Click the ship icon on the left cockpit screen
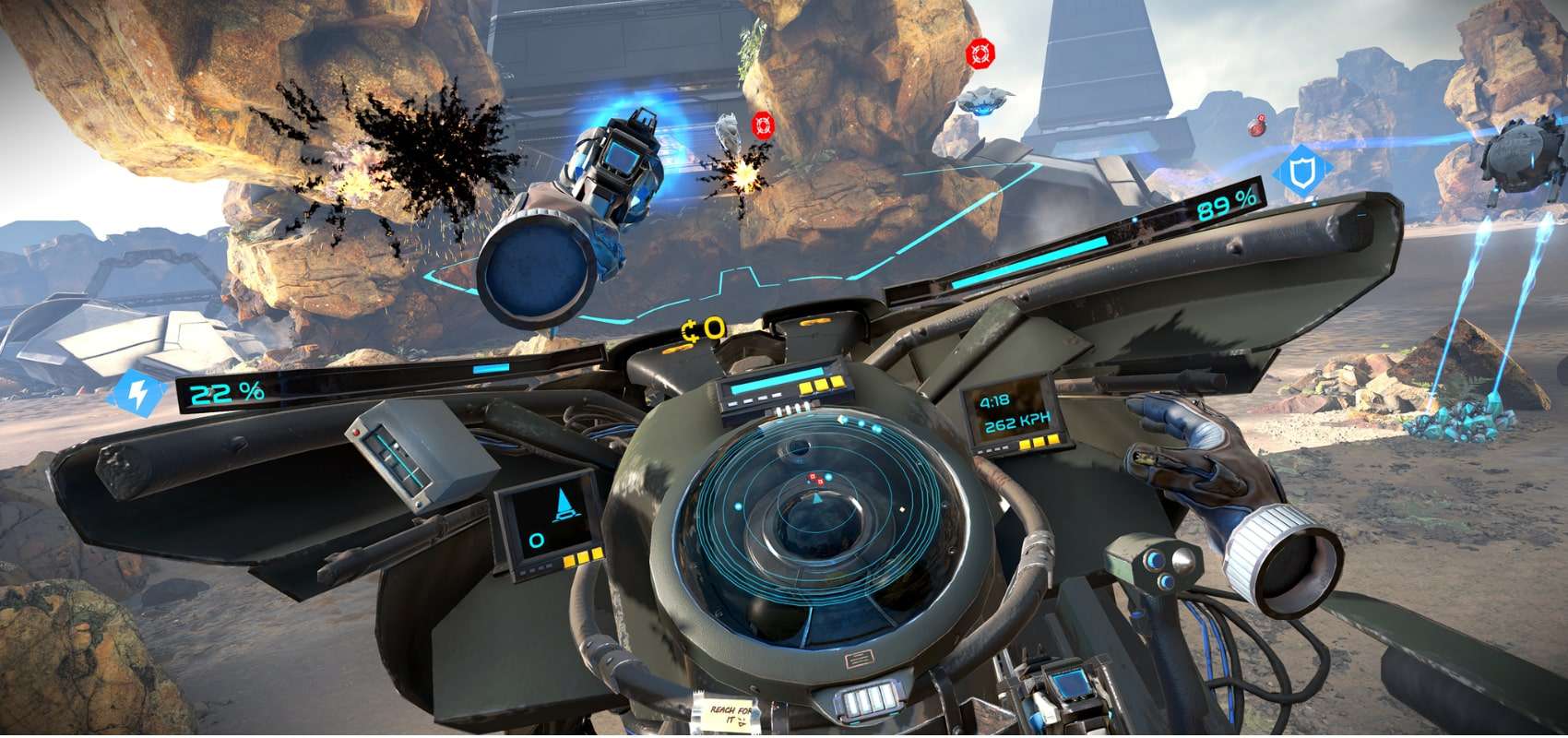Image resolution: width=1568 pixels, height=738 pixels. point(564,505)
